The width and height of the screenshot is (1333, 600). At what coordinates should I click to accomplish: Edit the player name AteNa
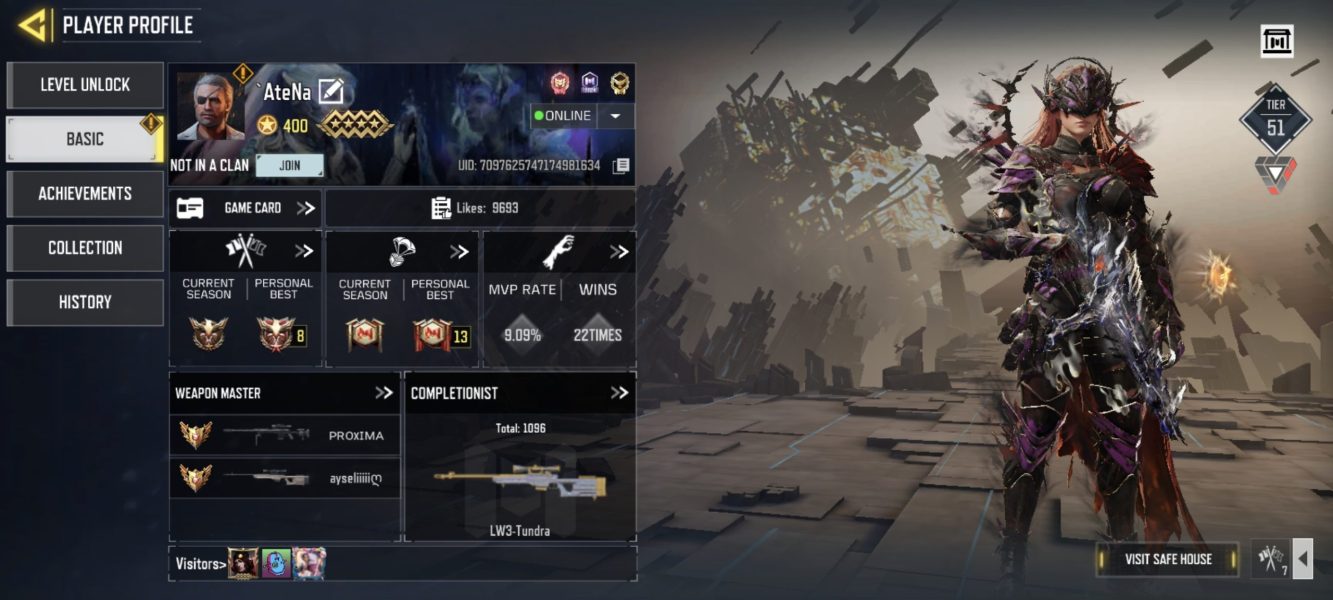point(330,92)
